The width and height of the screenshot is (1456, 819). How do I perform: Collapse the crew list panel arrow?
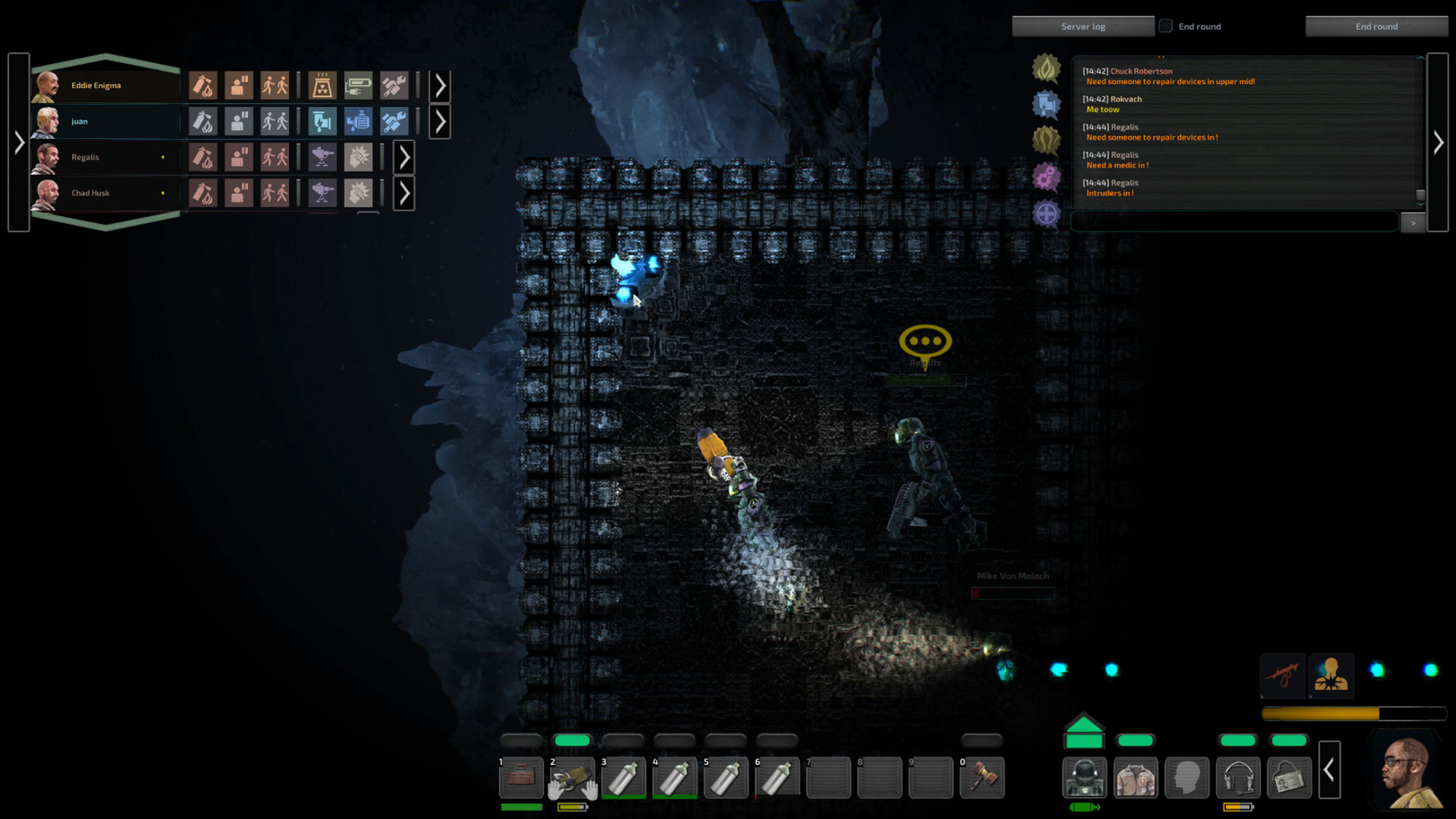coord(18,142)
